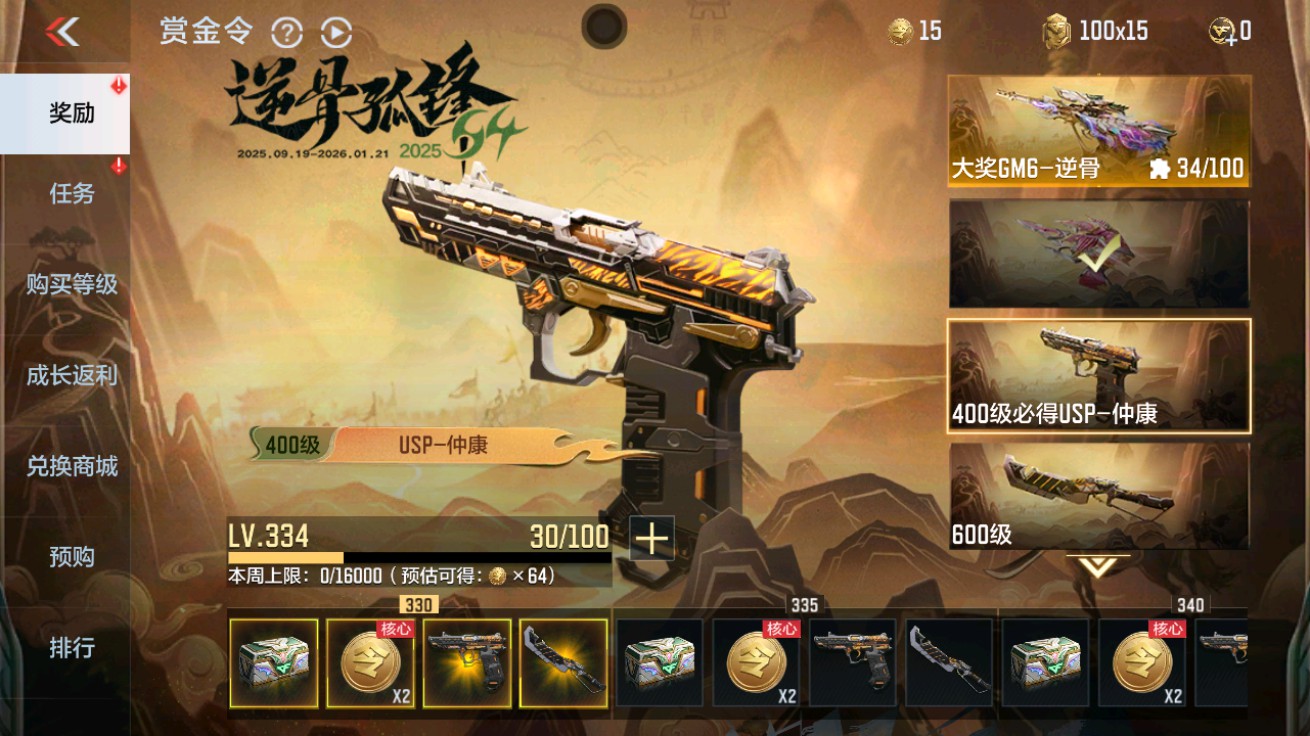Click the green crate reward at level 330

[x=274, y=663]
